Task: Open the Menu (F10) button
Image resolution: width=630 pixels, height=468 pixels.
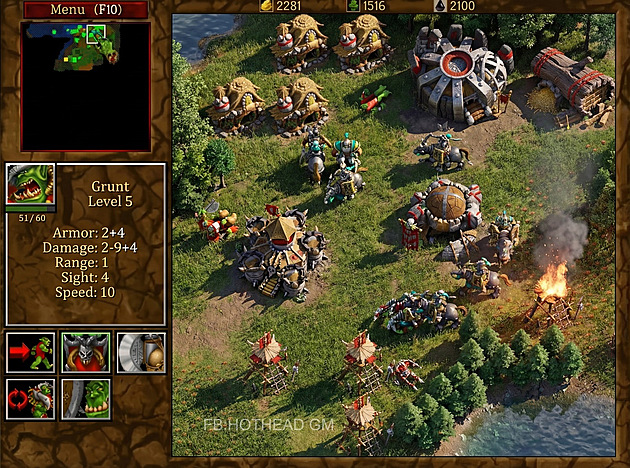Action: point(85,10)
